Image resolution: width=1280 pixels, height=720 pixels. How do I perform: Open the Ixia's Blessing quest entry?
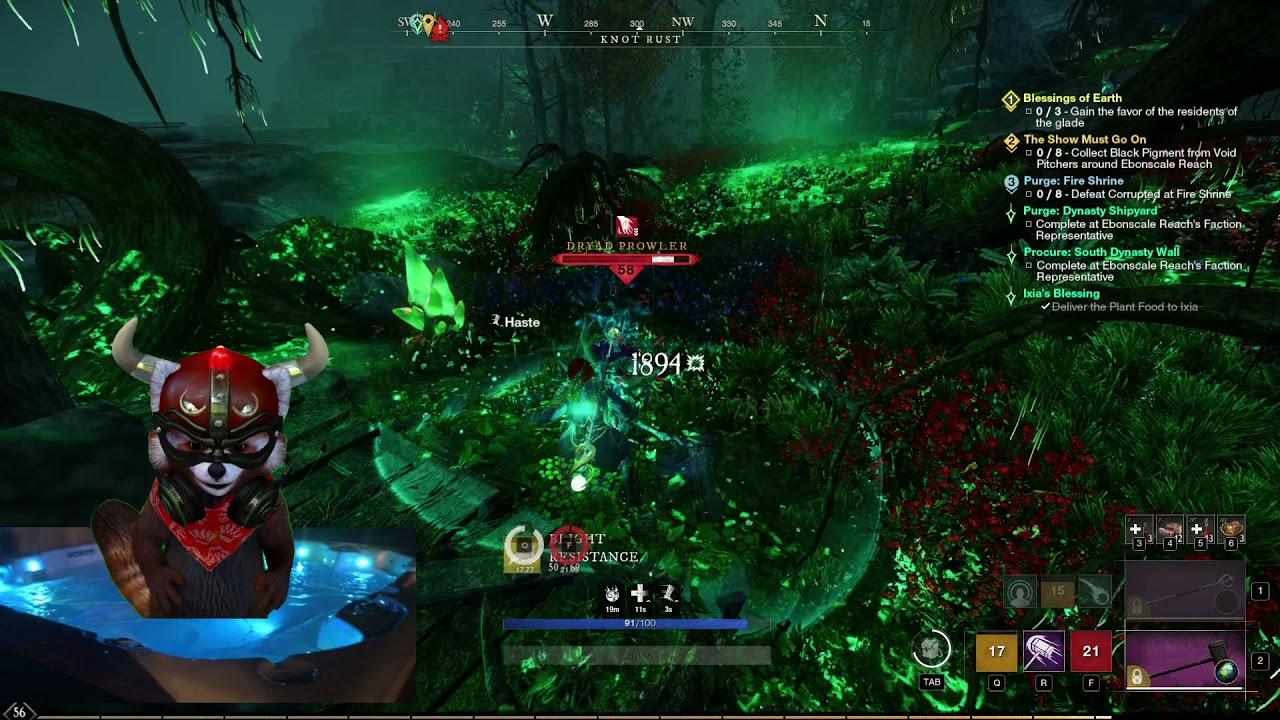[x=1061, y=294]
